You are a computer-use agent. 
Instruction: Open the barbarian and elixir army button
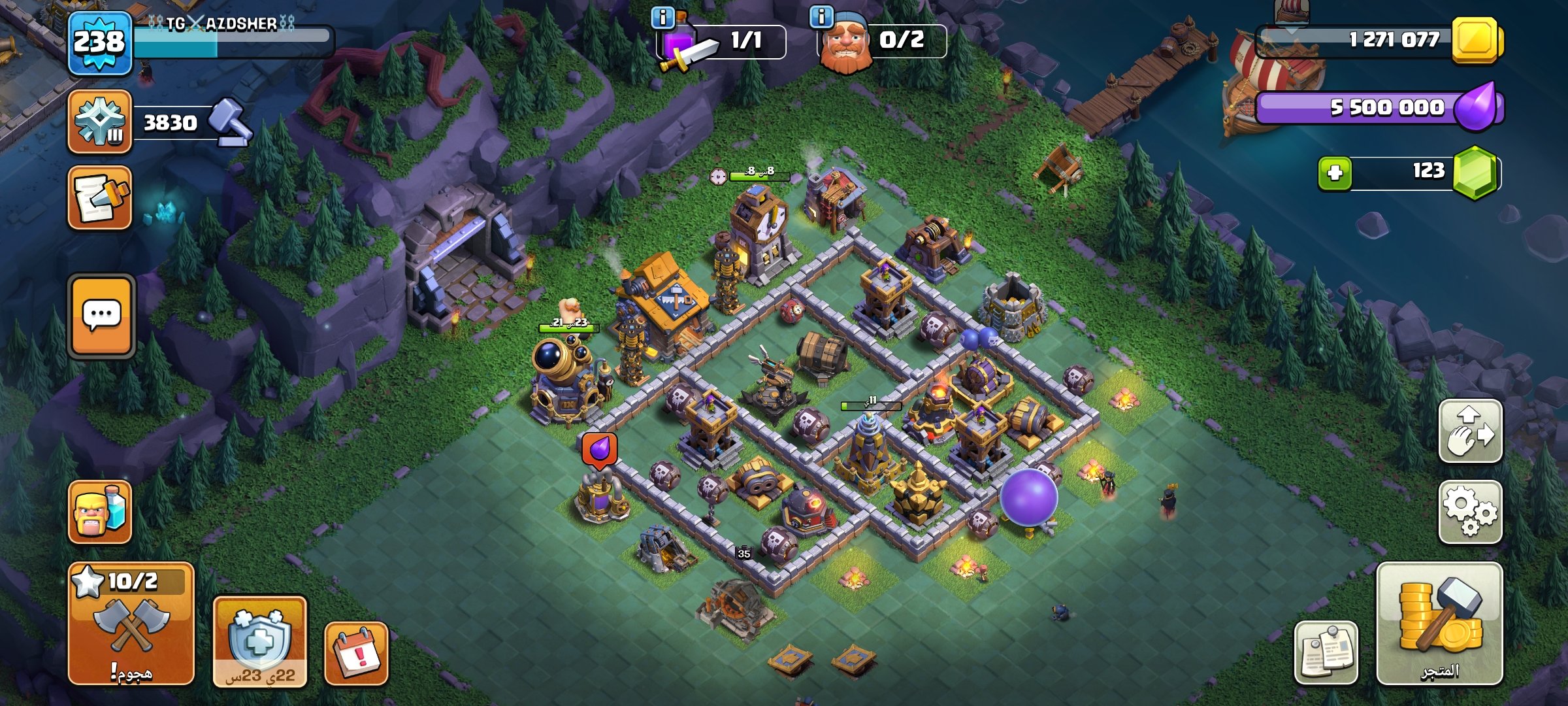pyautogui.click(x=100, y=512)
